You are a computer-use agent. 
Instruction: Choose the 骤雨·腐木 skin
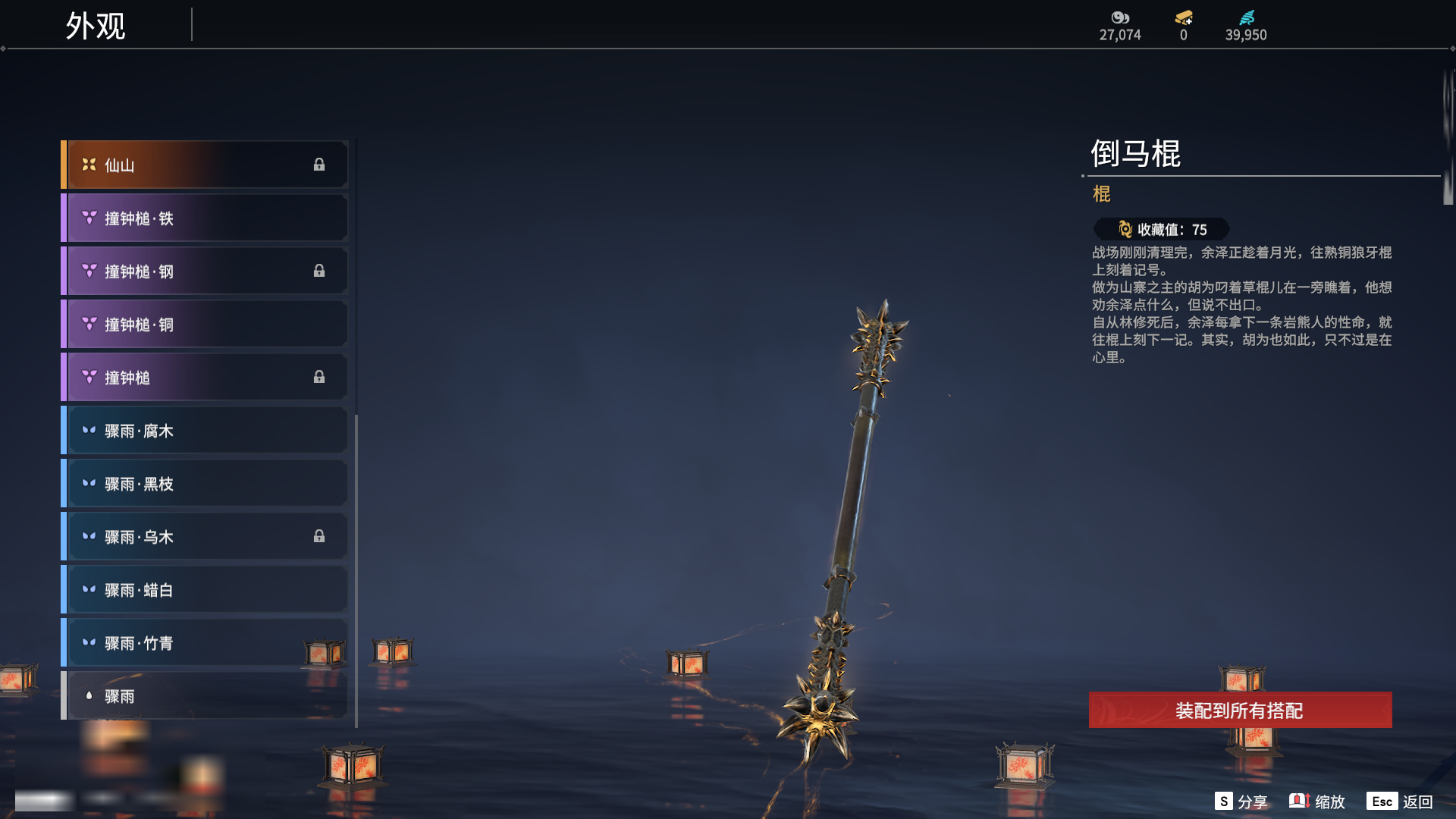[205, 431]
